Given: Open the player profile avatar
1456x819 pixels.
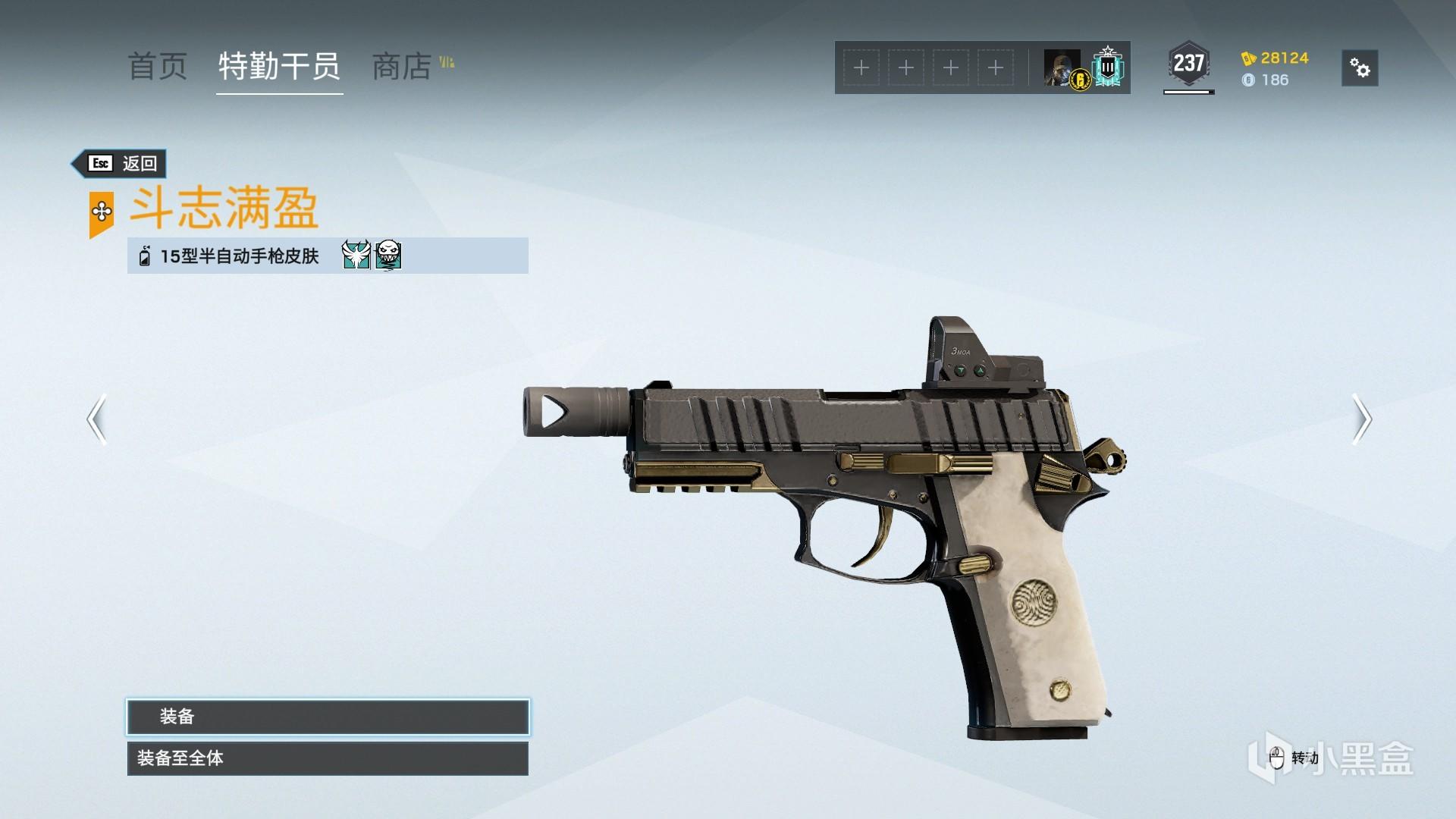Looking at the screenshot, I should (x=1062, y=68).
